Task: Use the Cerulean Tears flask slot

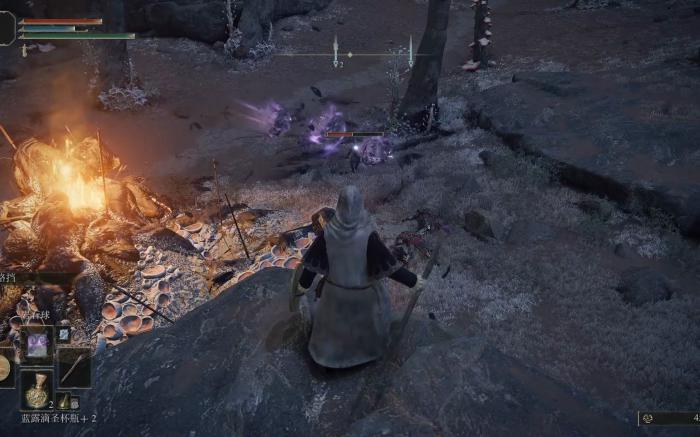Action: [38, 390]
